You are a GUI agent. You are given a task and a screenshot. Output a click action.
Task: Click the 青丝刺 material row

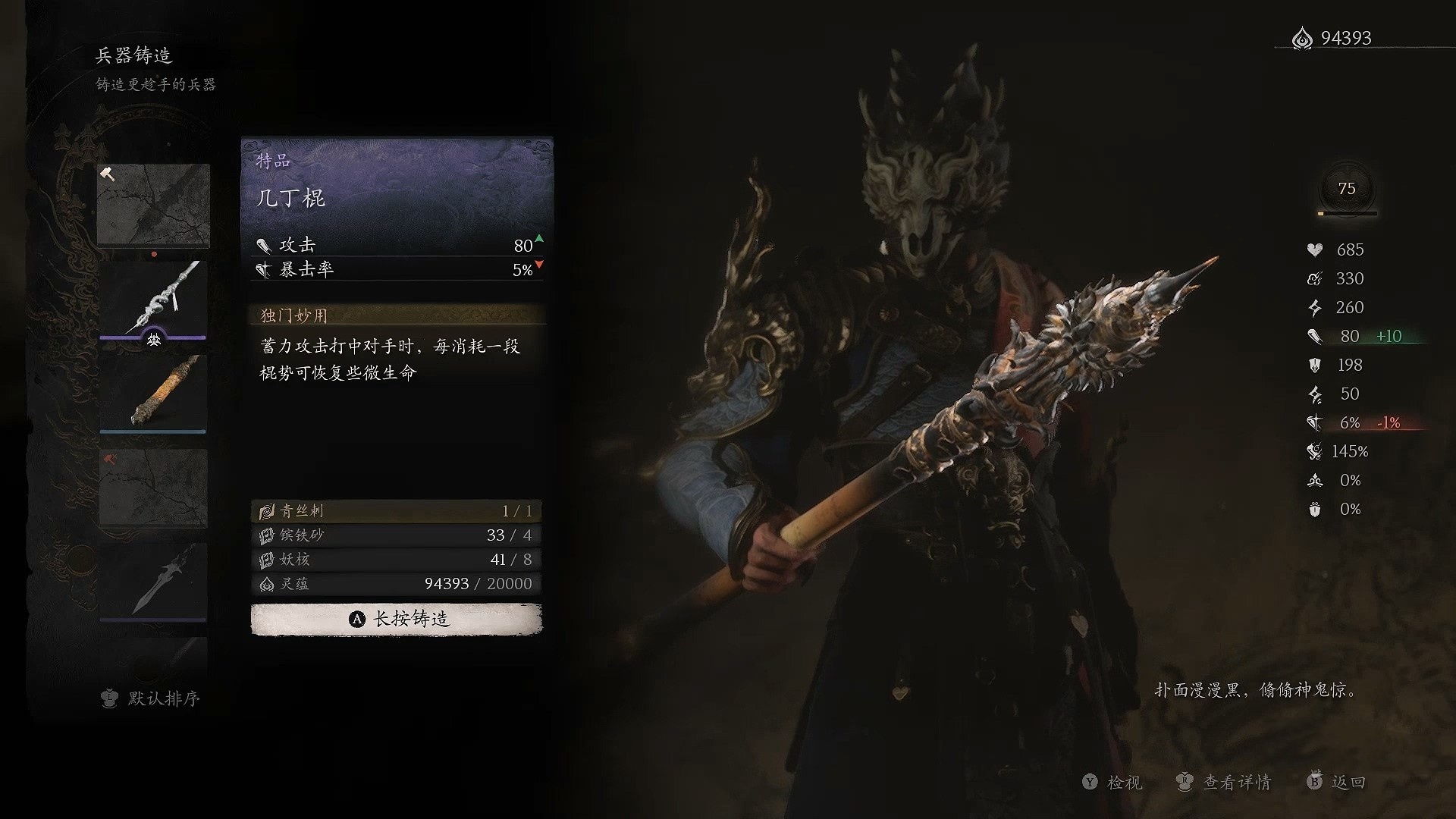click(397, 511)
